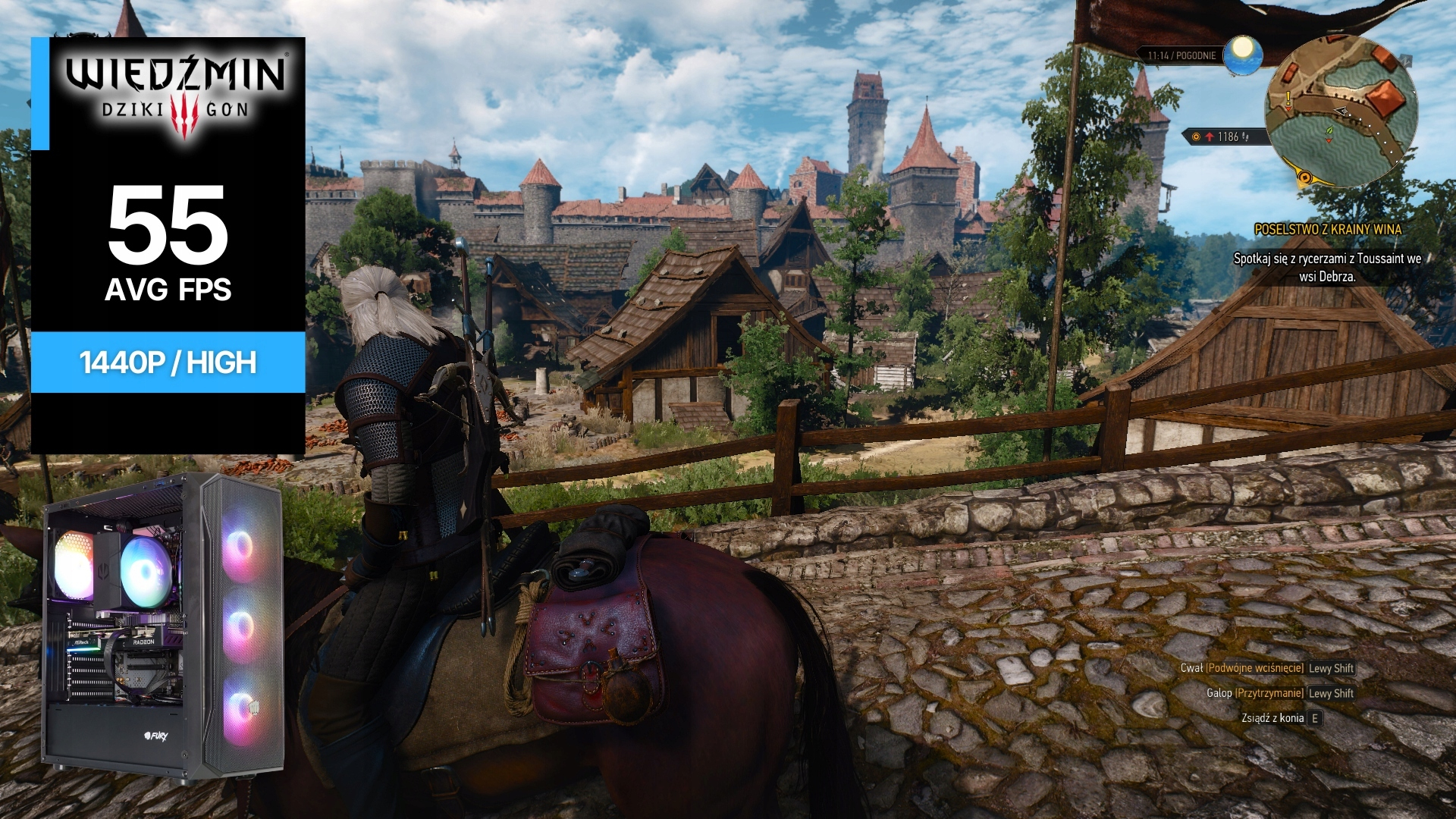Click the green herb leaf marker on minimap
Screen dimensions: 1456x819
[1329, 135]
